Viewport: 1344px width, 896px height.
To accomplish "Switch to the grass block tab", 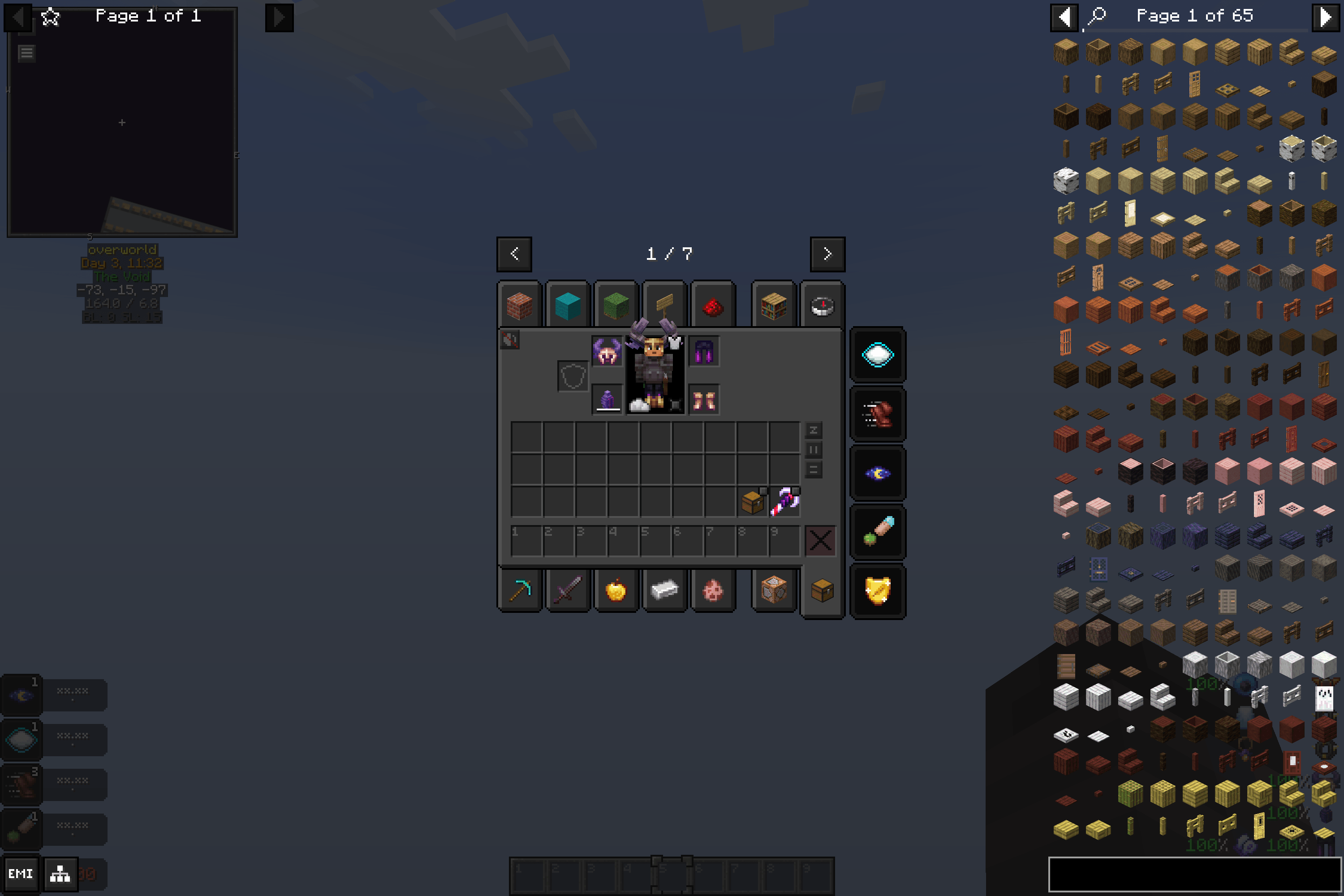I will [616, 305].
